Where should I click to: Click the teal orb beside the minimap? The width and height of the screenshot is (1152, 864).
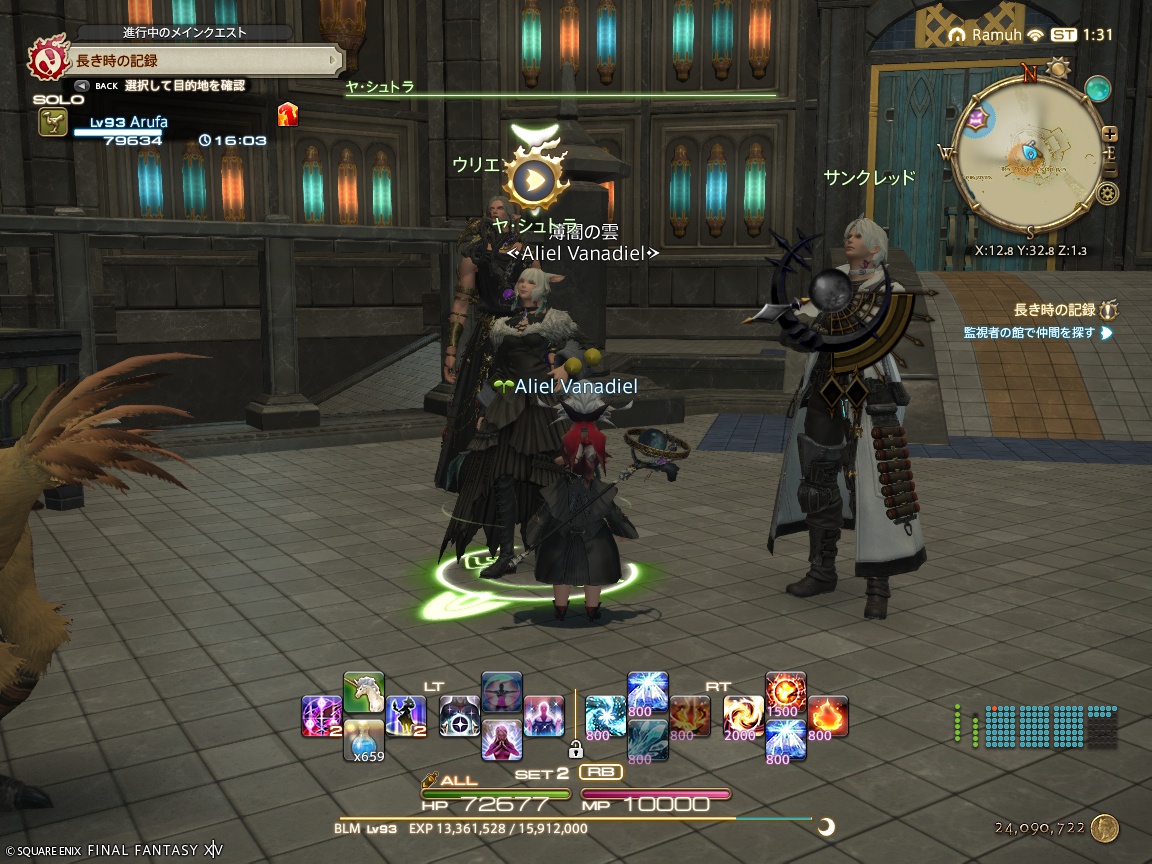click(1099, 88)
